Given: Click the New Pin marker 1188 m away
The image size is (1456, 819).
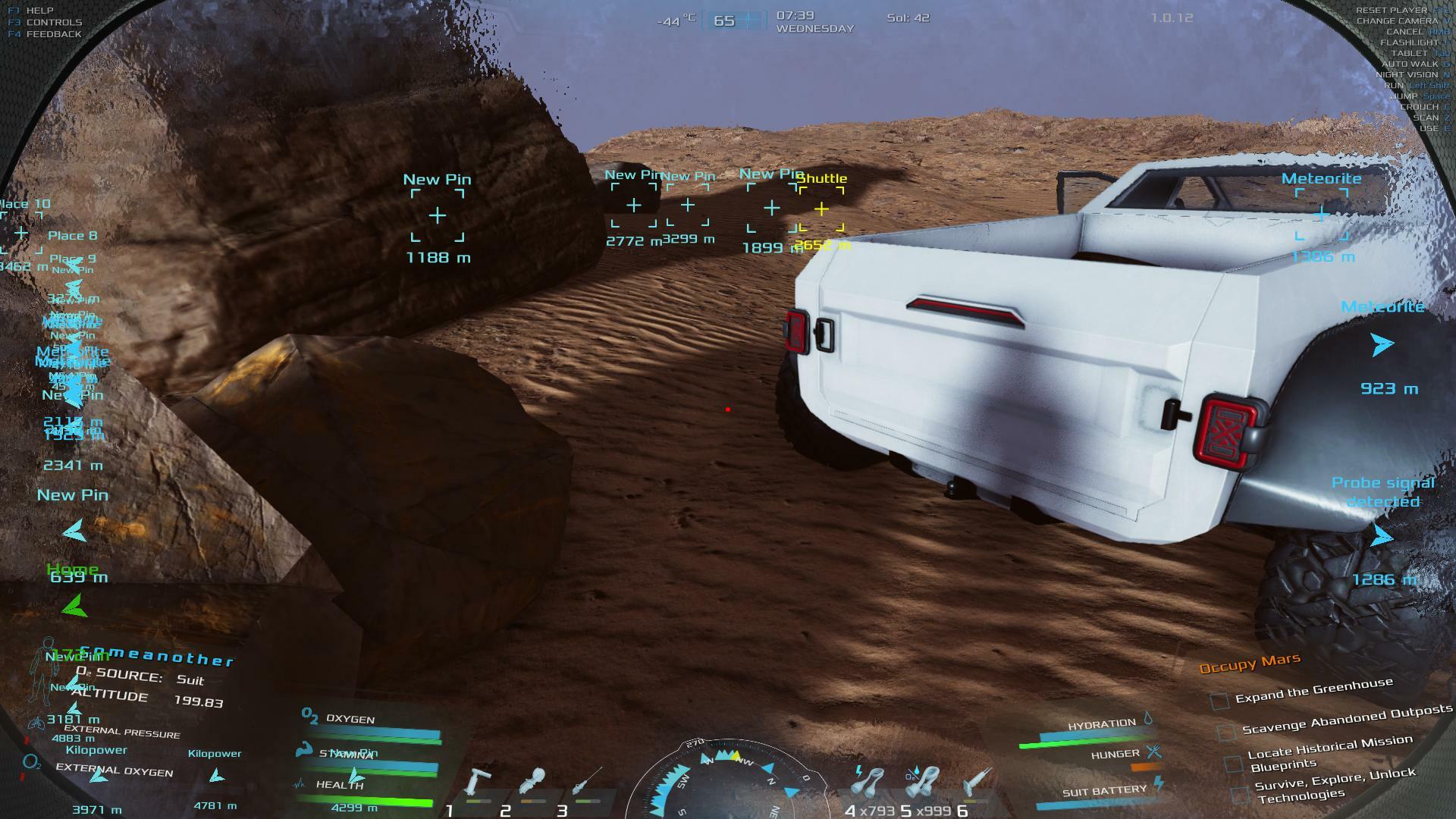Looking at the screenshot, I should pos(438,216).
